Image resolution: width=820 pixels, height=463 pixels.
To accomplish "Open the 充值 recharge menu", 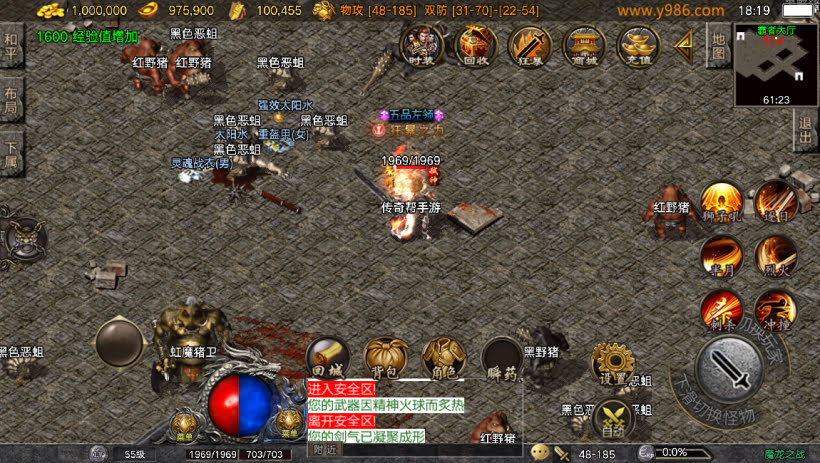I will tap(638, 45).
